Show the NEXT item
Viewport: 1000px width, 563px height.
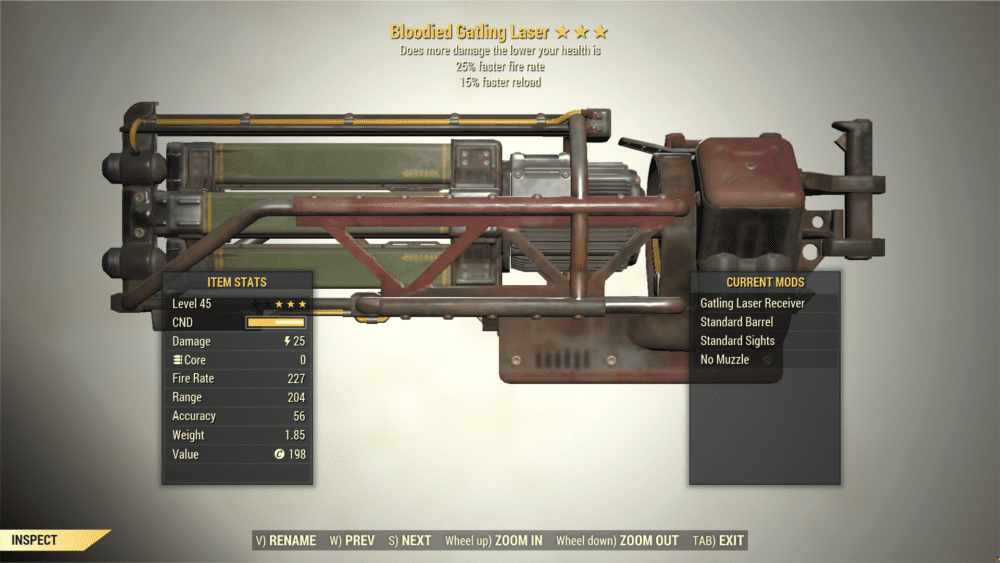click(410, 541)
